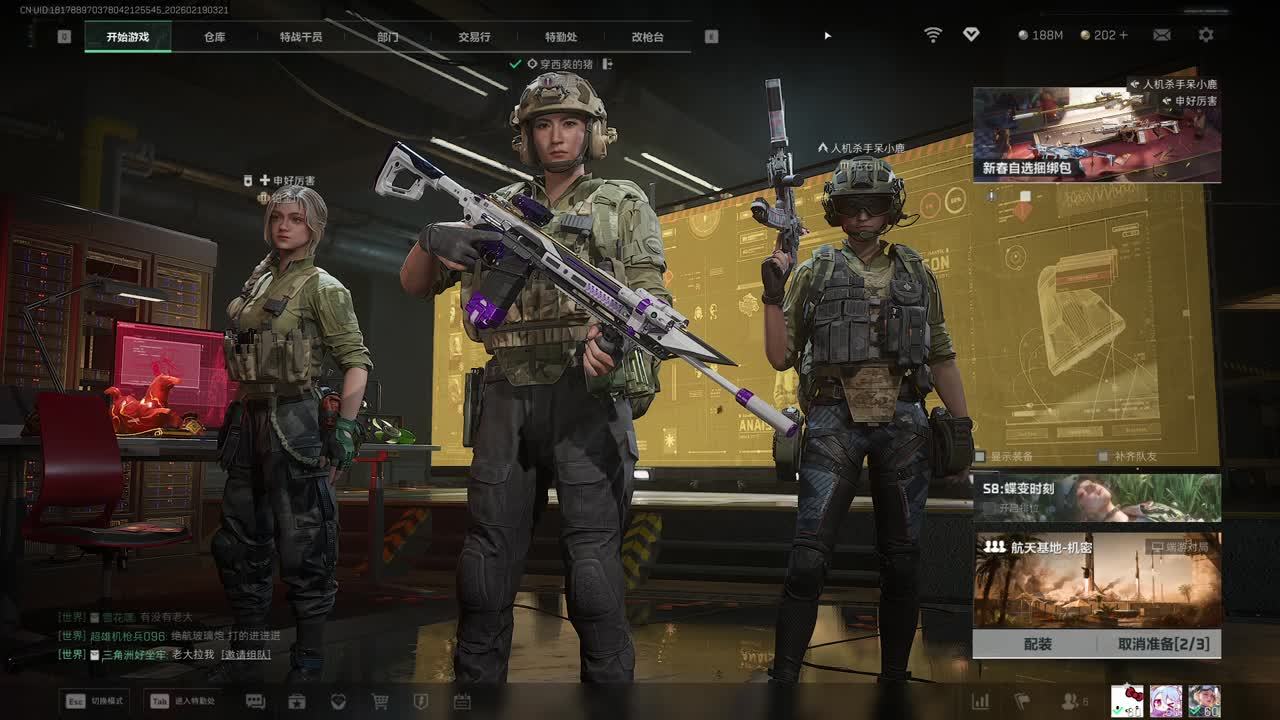Open the mail envelope icon

pos(1161,35)
